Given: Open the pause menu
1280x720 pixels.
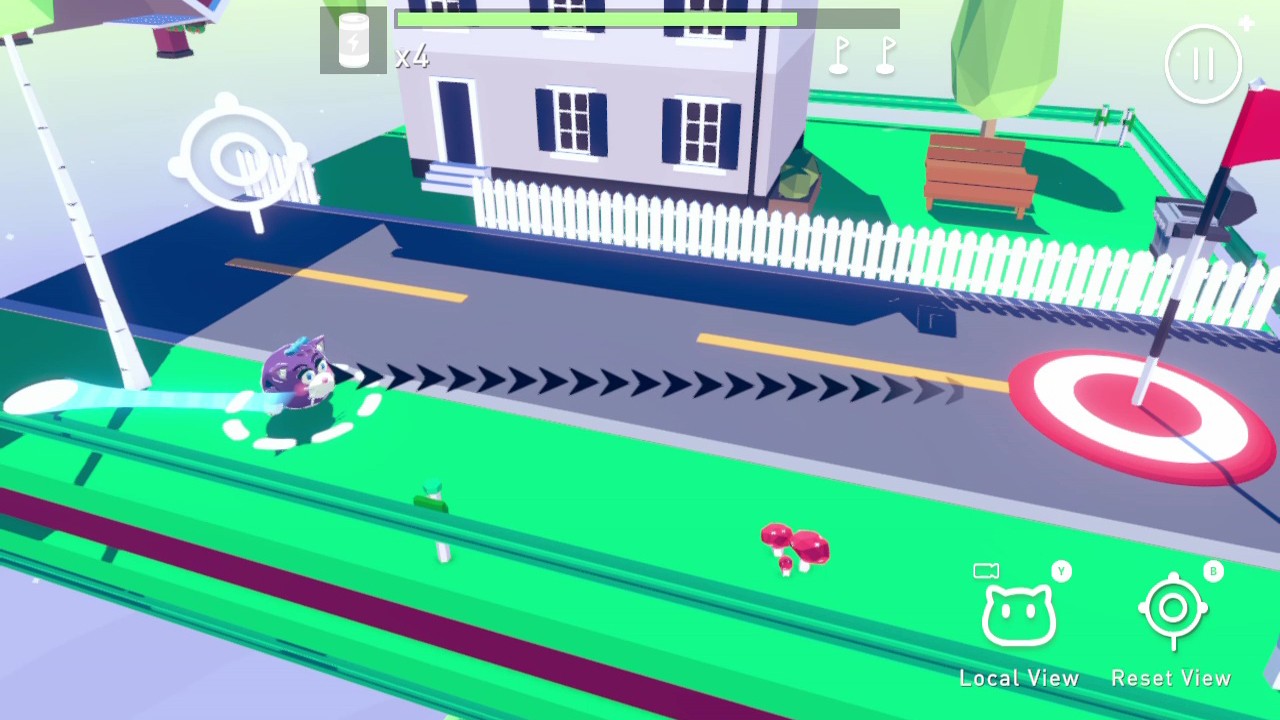Looking at the screenshot, I should 1203,63.
